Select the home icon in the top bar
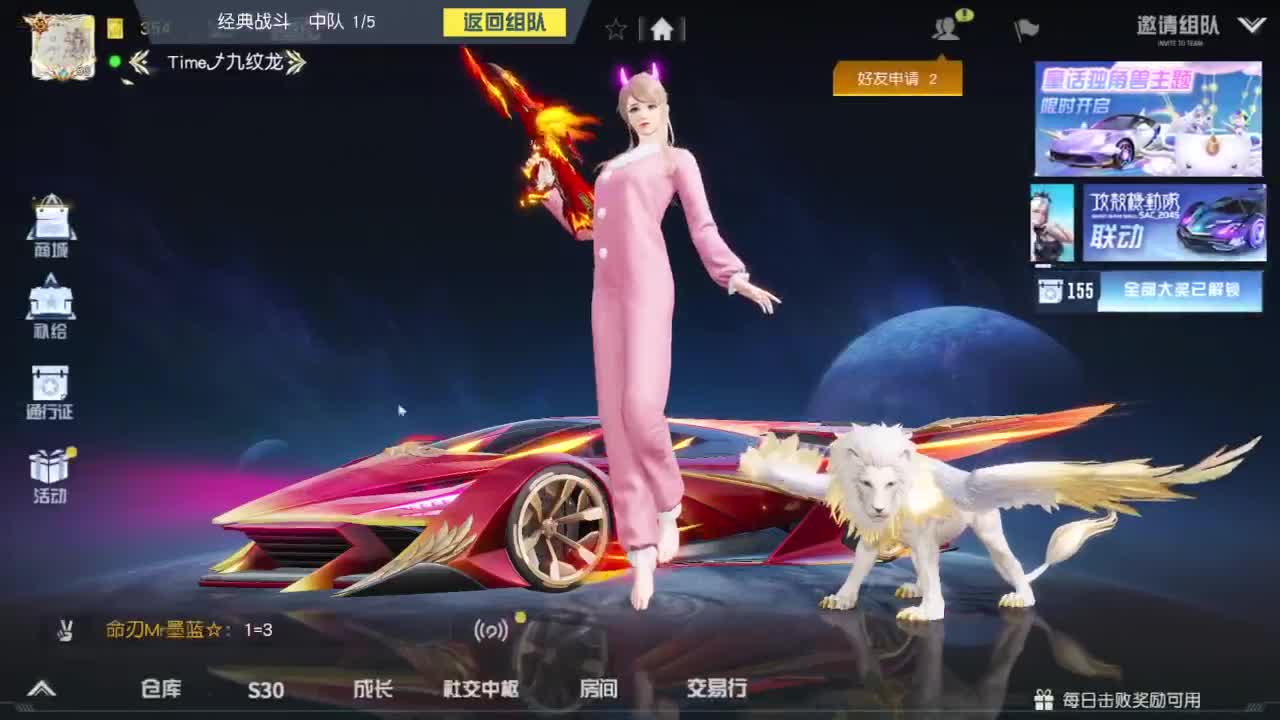 pyautogui.click(x=662, y=30)
